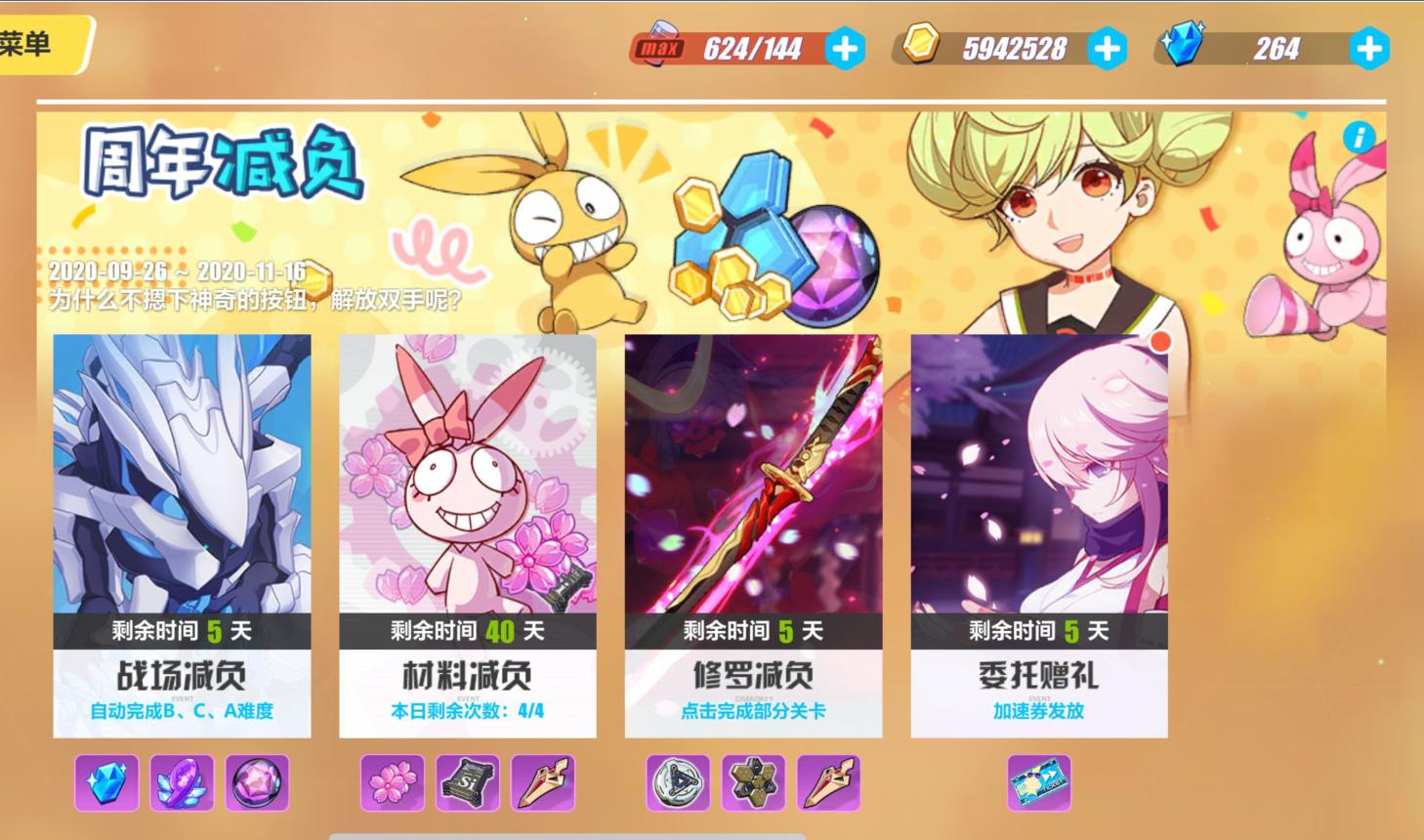Click the stamina potion icon showing max

(x=661, y=46)
